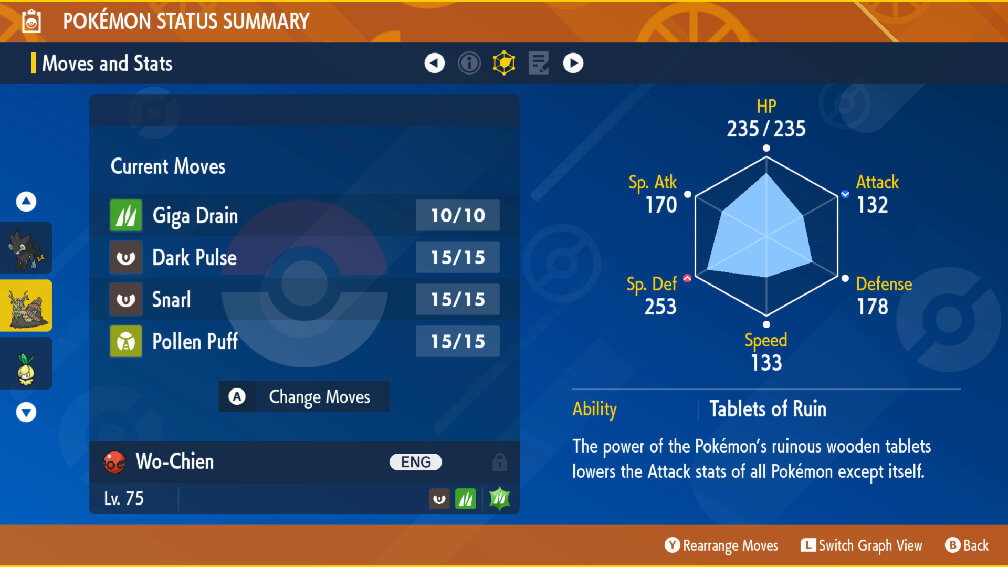Activate Switch Graph View
Viewport: 1008px width, 567px height.
[861, 545]
